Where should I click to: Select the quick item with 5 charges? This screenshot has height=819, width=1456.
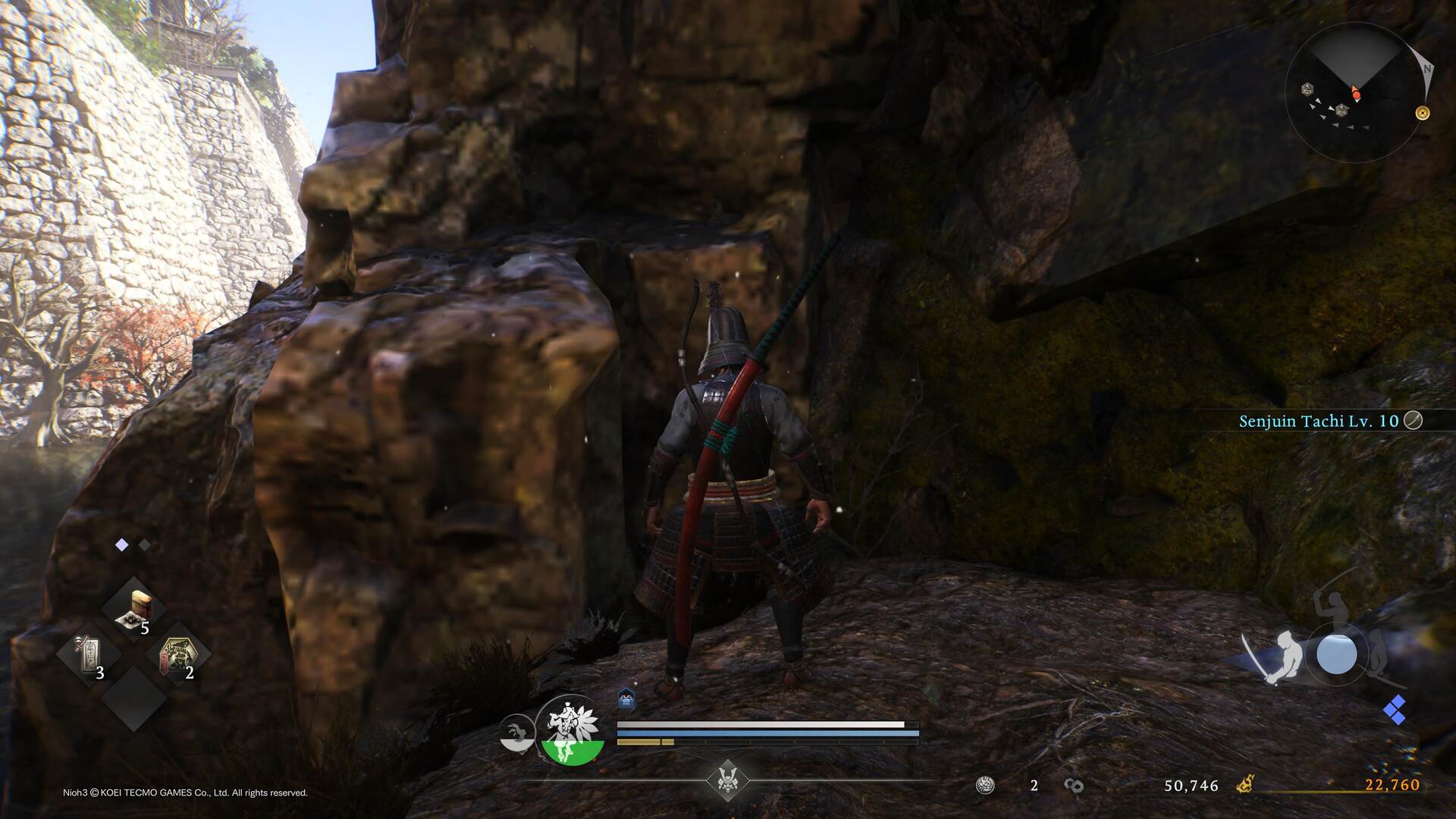[133, 609]
